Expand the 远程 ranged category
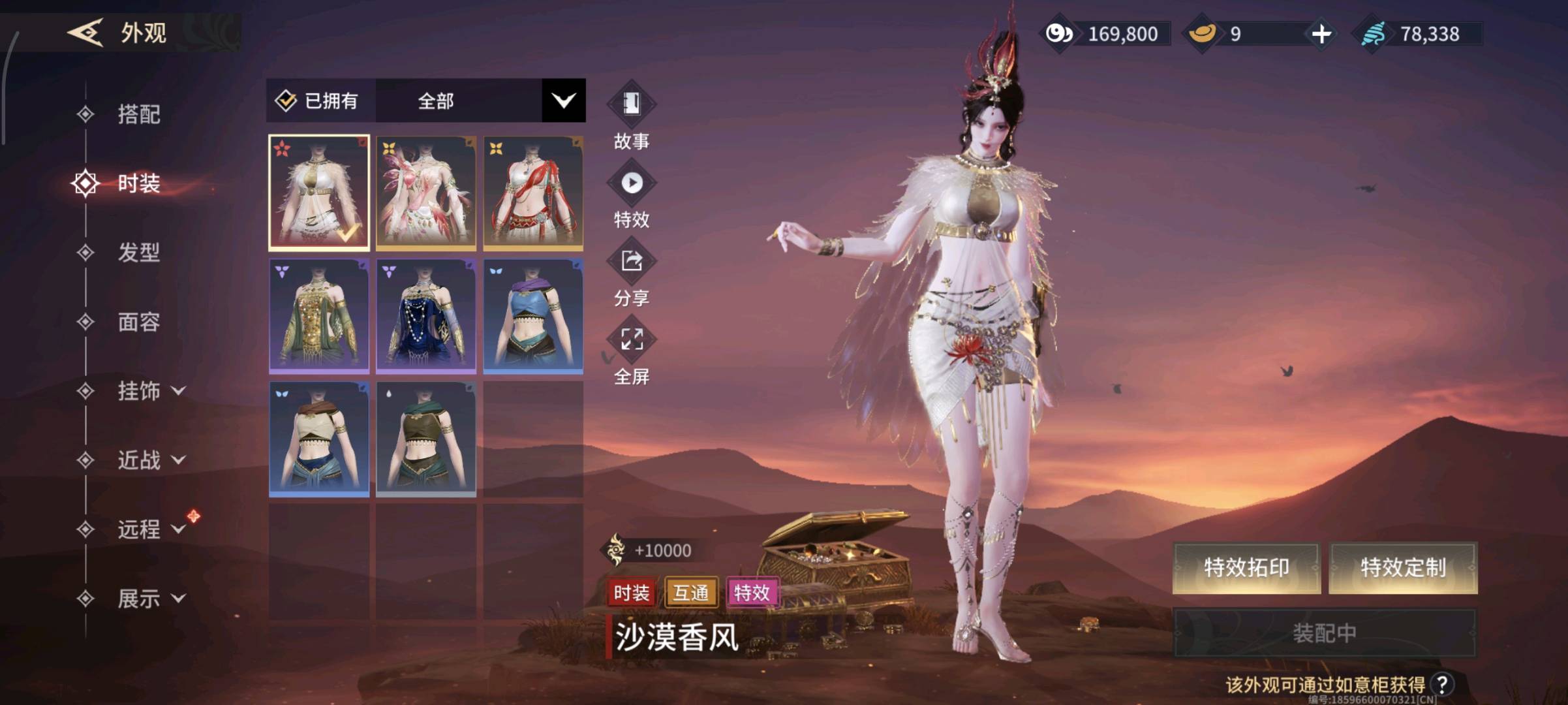Viewport: 1568px width, 705px height. tap(150, 529)
